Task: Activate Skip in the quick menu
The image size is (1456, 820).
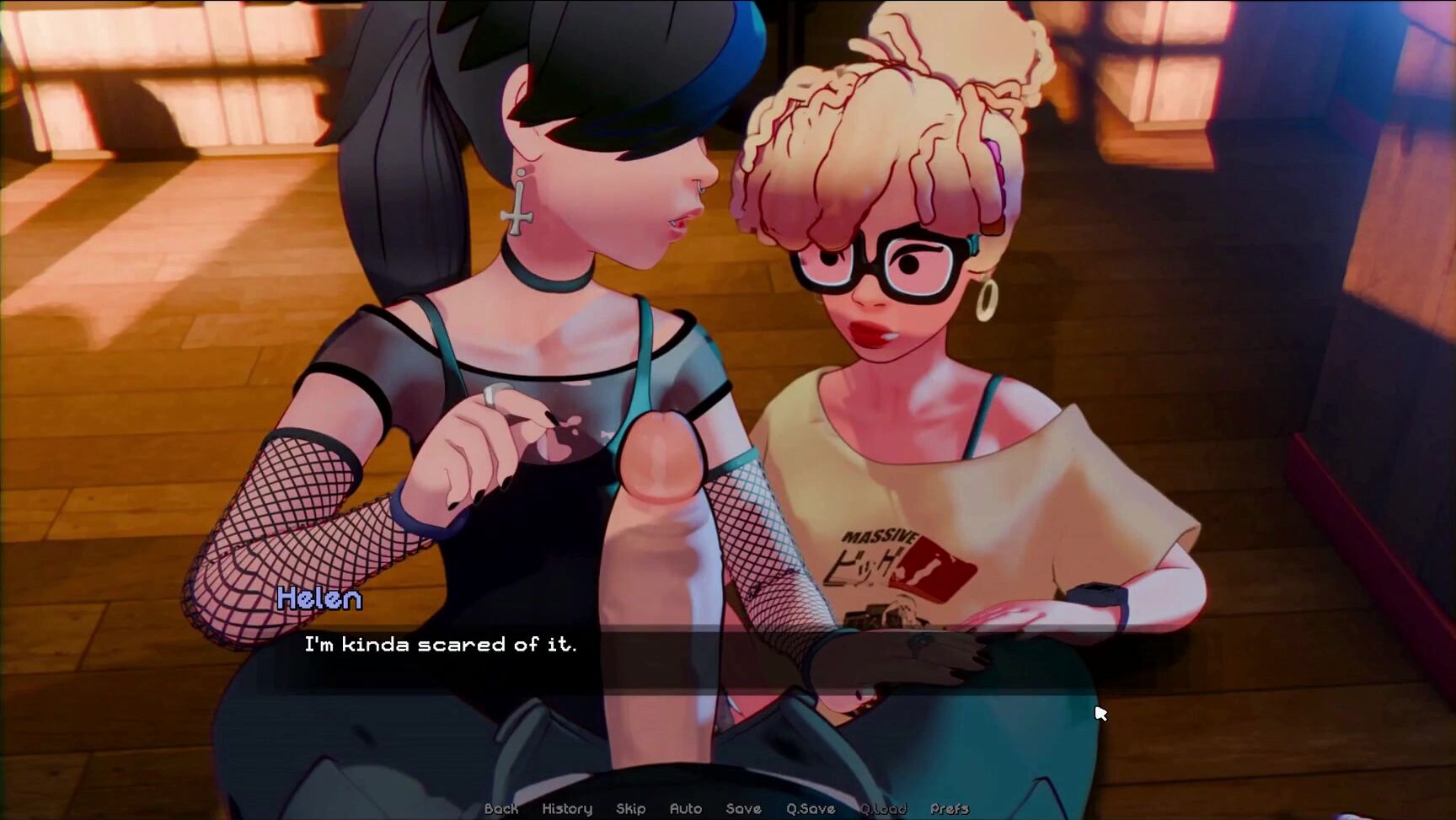Action: point(630,809)
